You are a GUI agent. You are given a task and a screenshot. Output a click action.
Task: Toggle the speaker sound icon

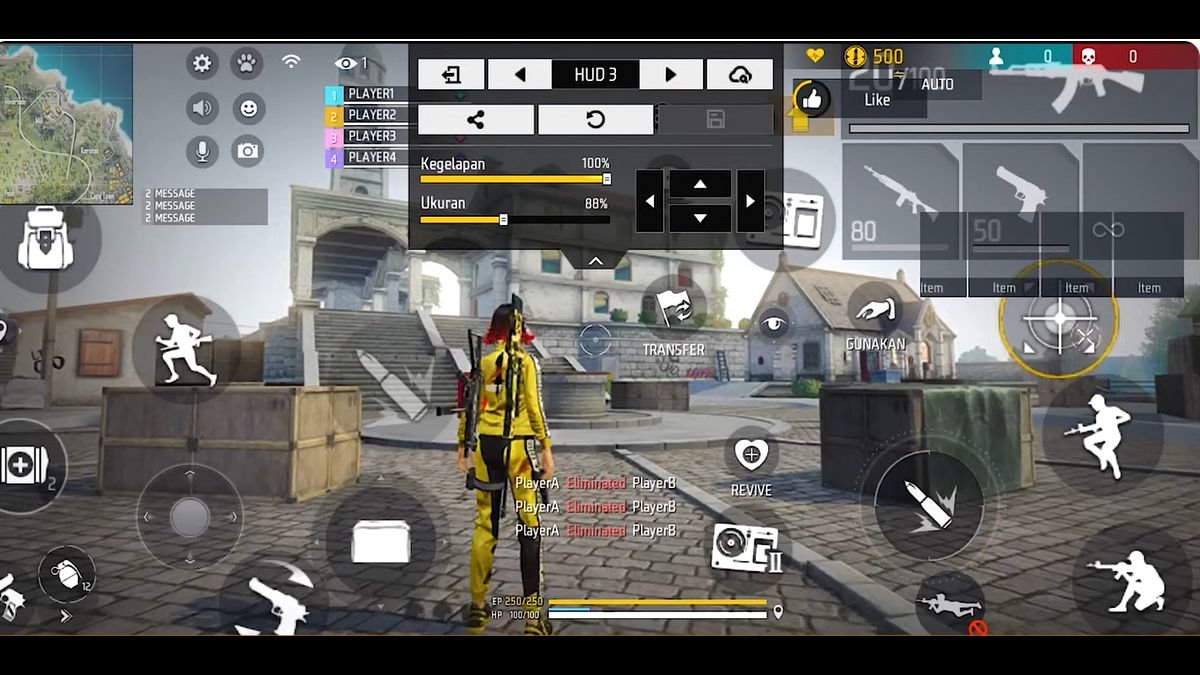pyautogui.click(x=202, y=107)
